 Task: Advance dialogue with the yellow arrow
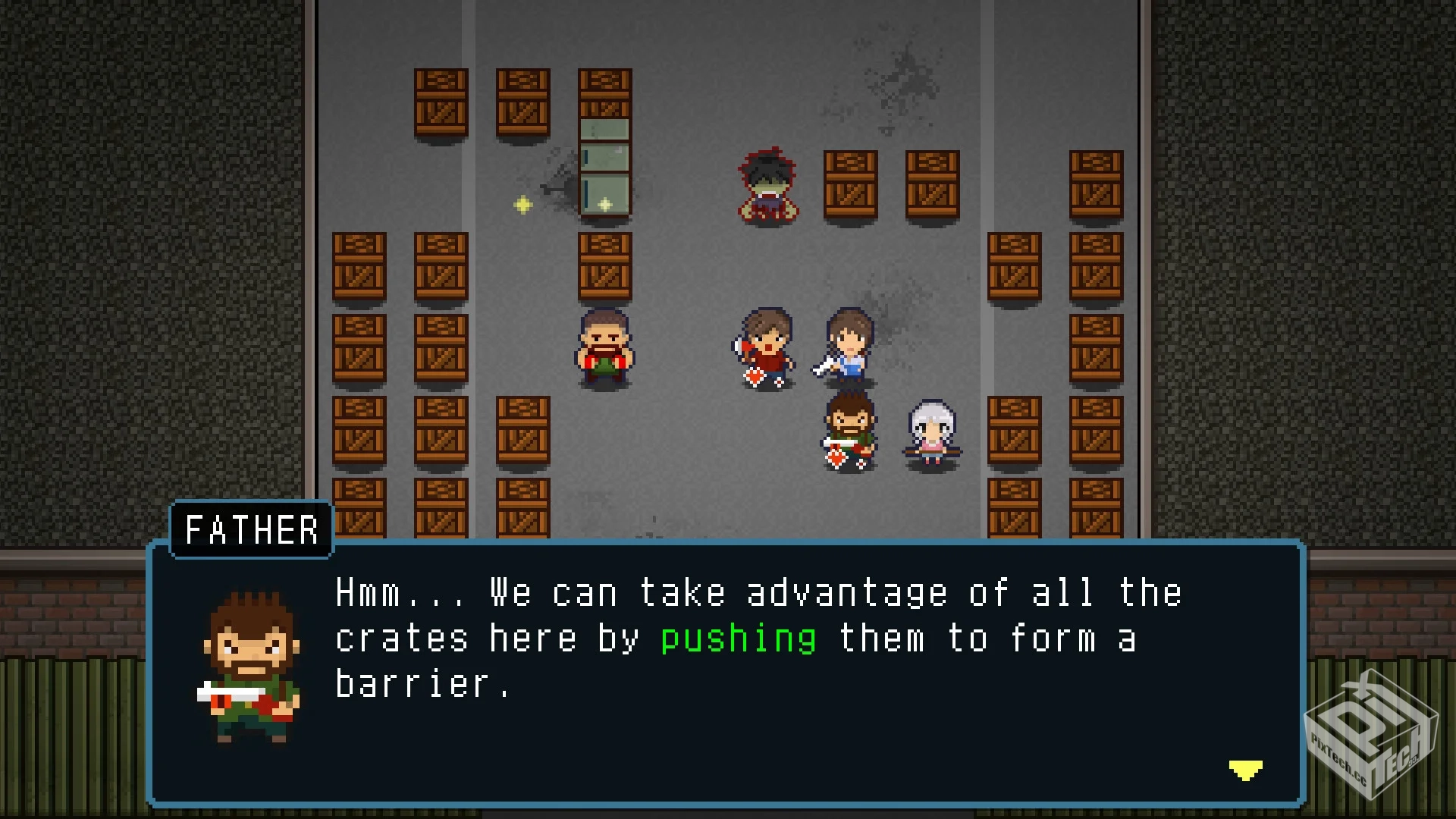pos(1245,770)
